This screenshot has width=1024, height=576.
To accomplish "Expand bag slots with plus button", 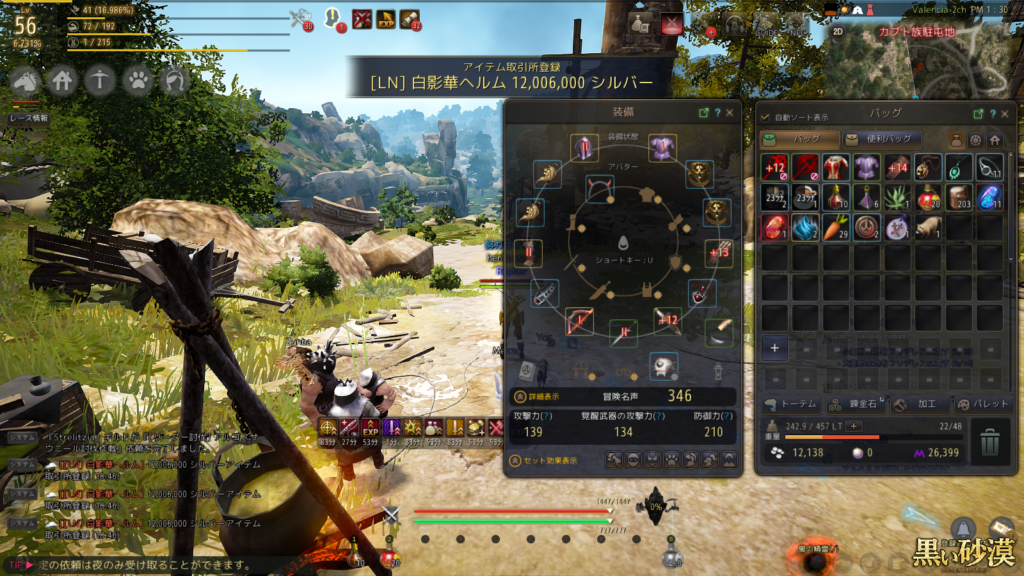I will (775, 348).
